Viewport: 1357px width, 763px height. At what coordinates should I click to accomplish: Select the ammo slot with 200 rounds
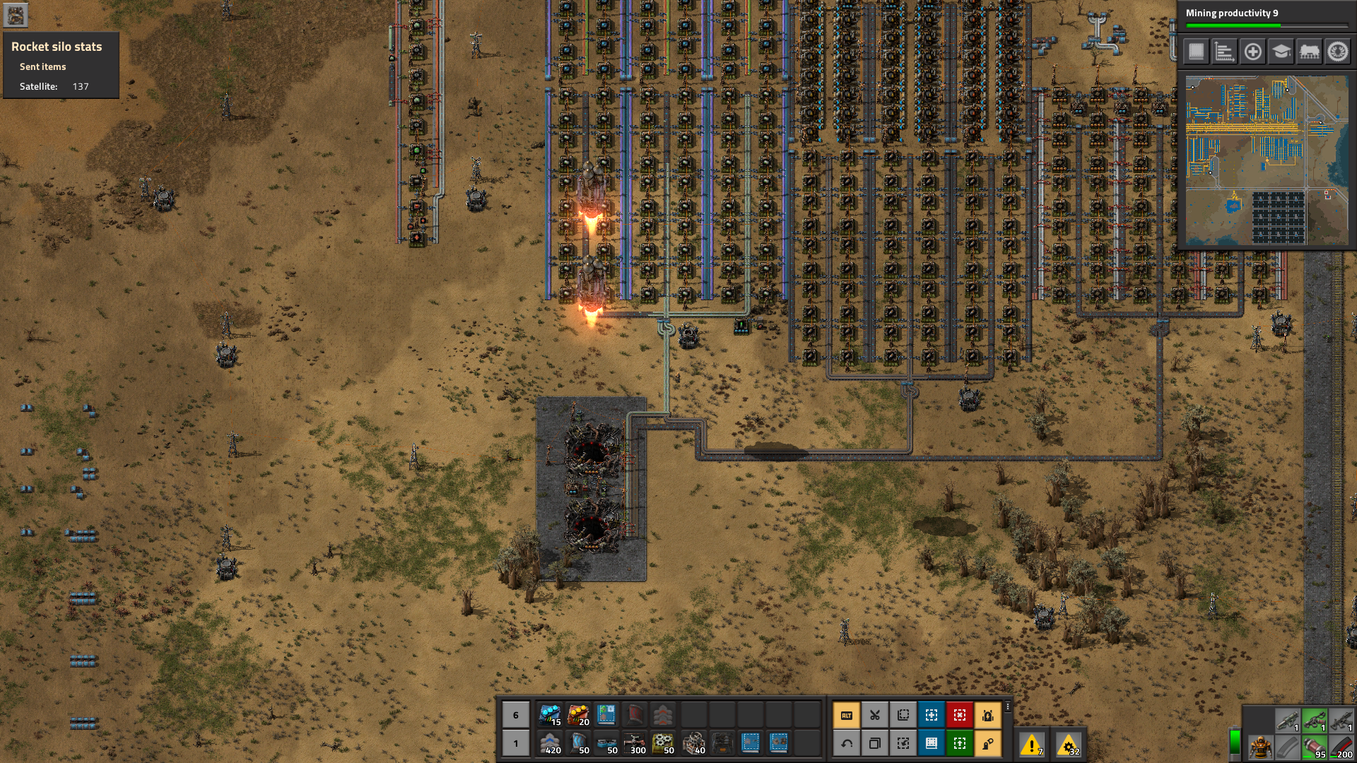[x=1340, y=747]
